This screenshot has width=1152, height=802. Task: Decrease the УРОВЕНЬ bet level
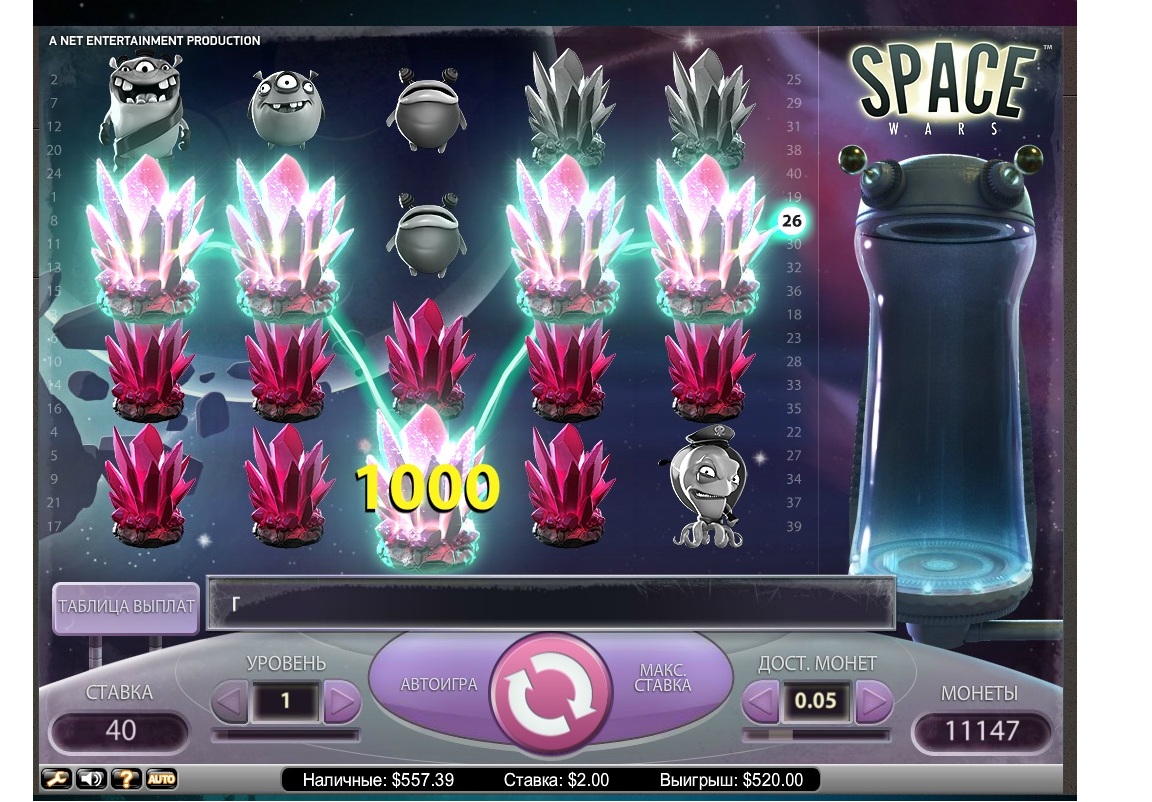(x=230, y=702)
